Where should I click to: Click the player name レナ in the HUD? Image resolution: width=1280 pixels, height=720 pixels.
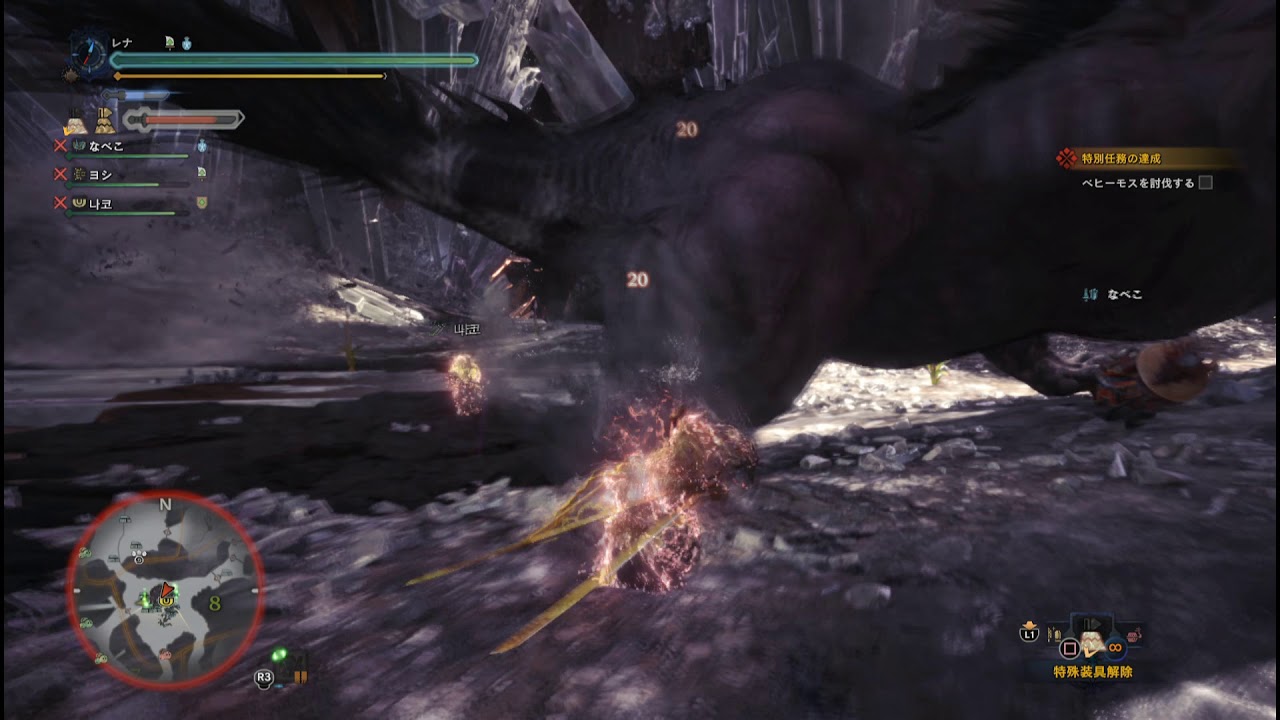pos(122,40)
